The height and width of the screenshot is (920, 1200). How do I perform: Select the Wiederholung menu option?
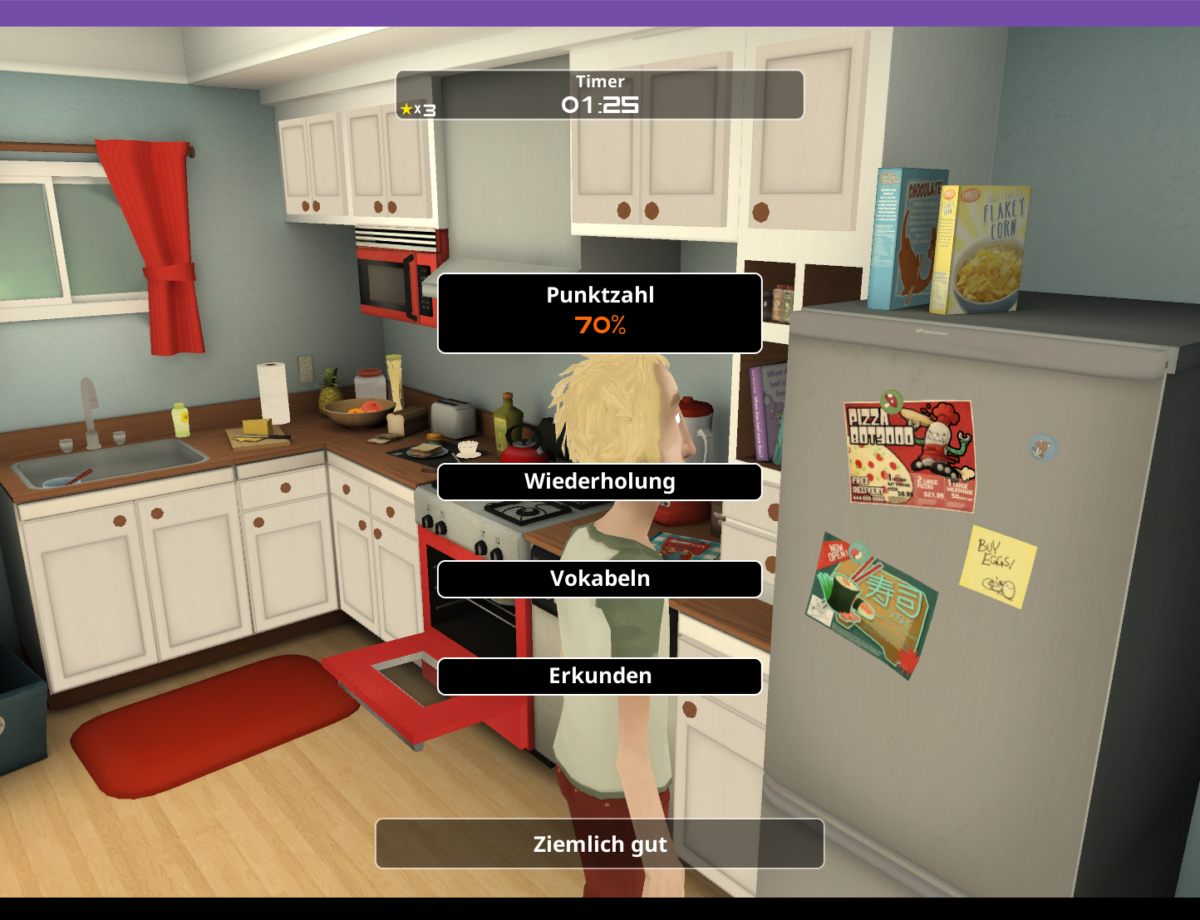pyautogui.click(x=599, y=481)
